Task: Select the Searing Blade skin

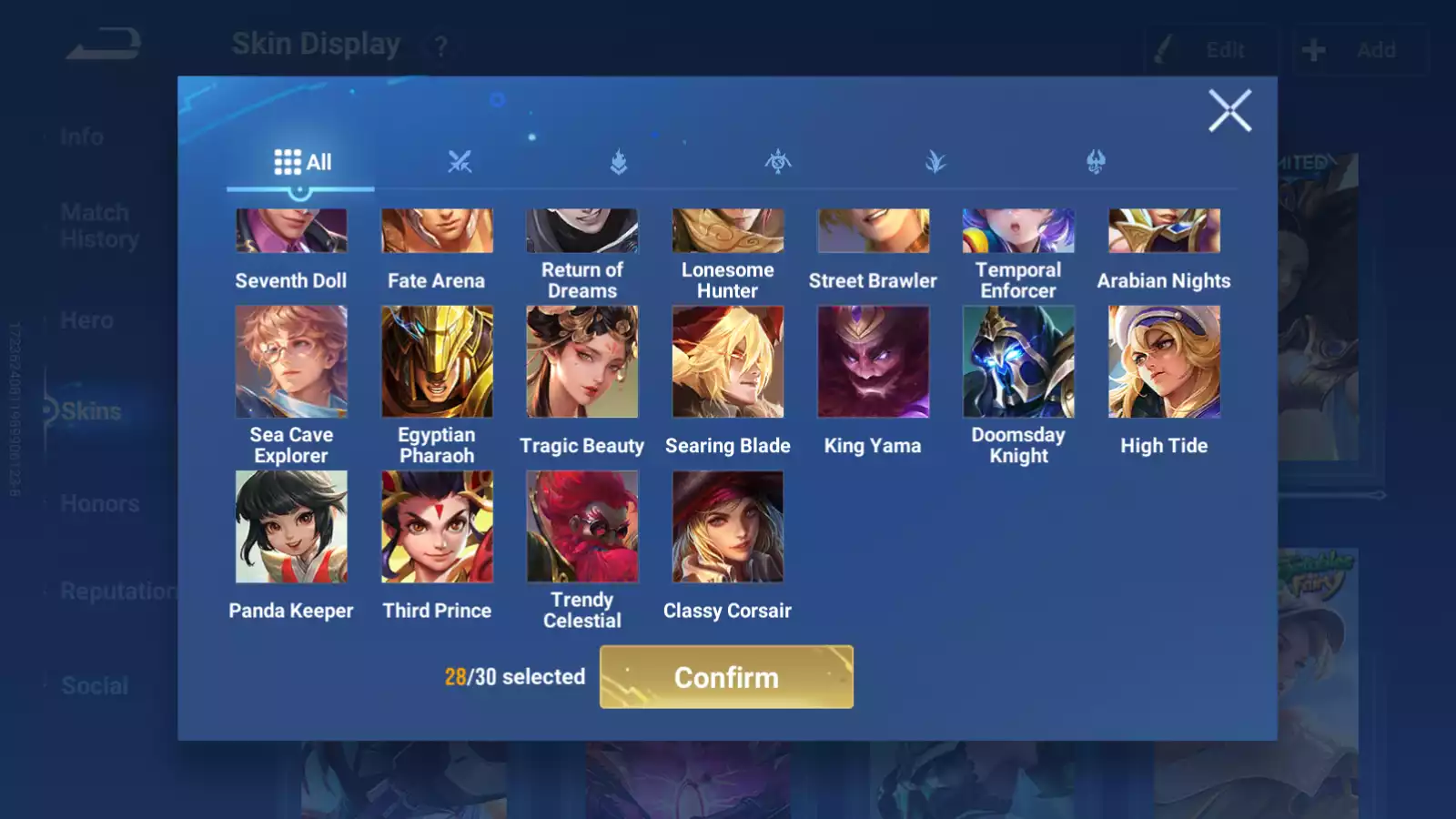Action: click(x=728, y=362)
